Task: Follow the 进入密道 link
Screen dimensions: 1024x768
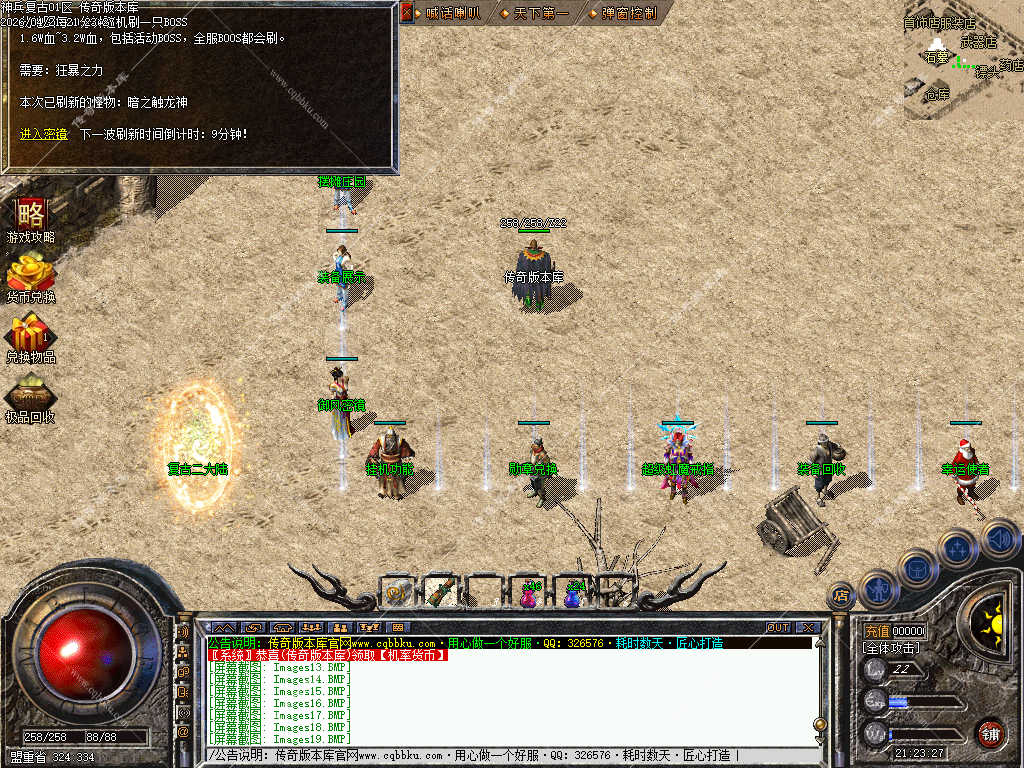Action: (x=43, y=133)
